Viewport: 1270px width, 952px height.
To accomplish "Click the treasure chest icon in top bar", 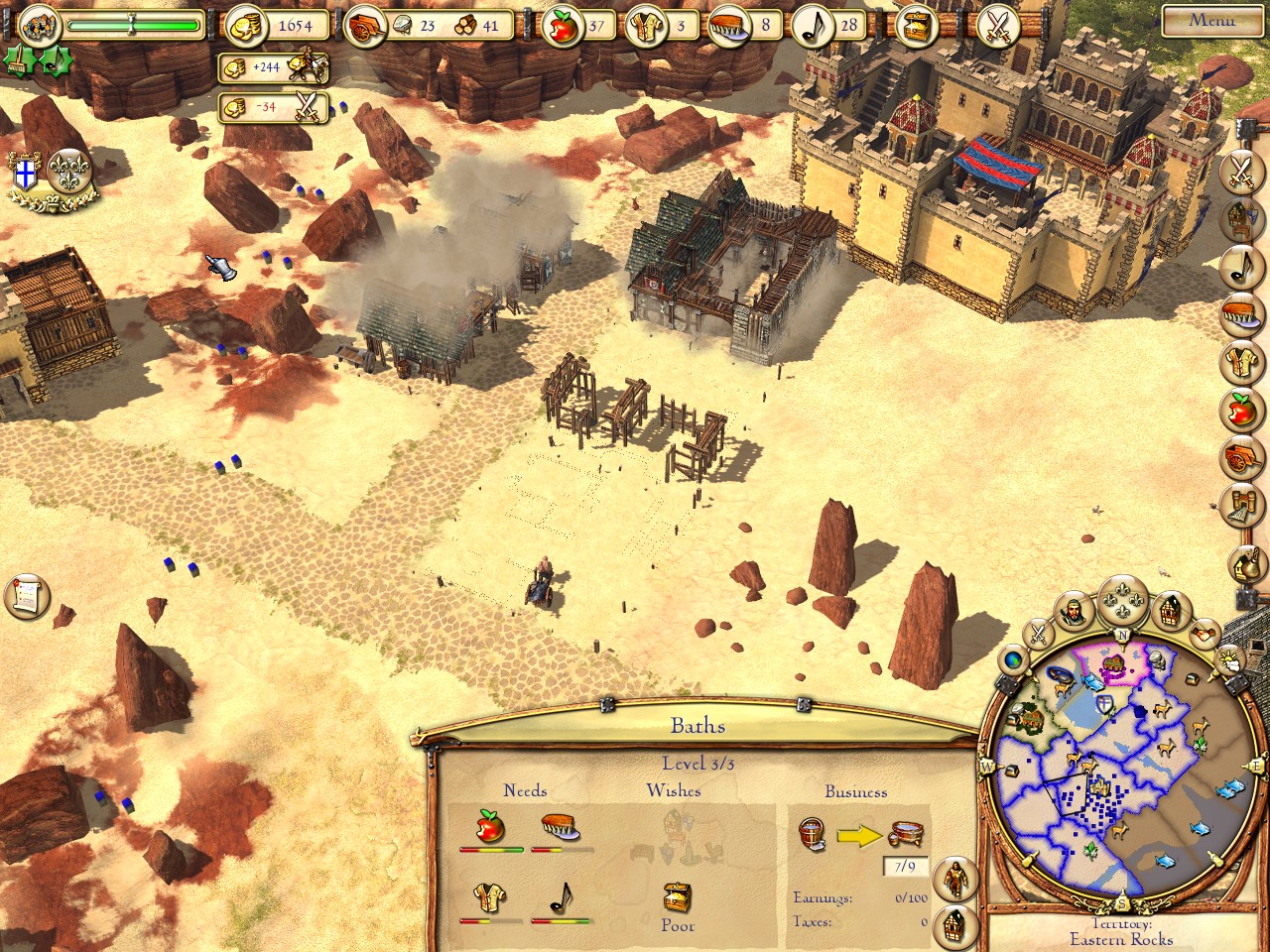I will pyautogui.click(x=917, y=27).
